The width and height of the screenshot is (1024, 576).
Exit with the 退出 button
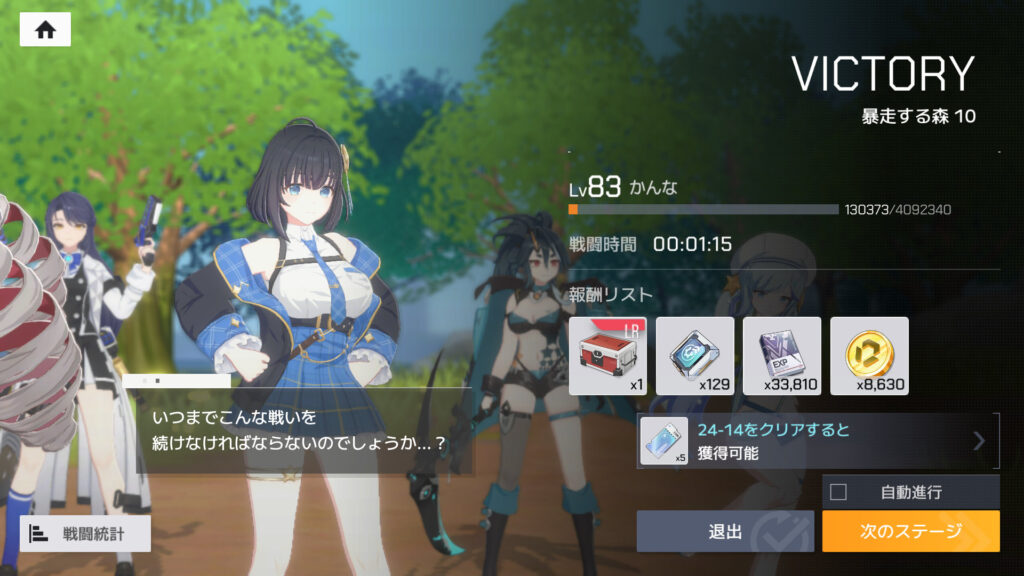click(725, 531)
